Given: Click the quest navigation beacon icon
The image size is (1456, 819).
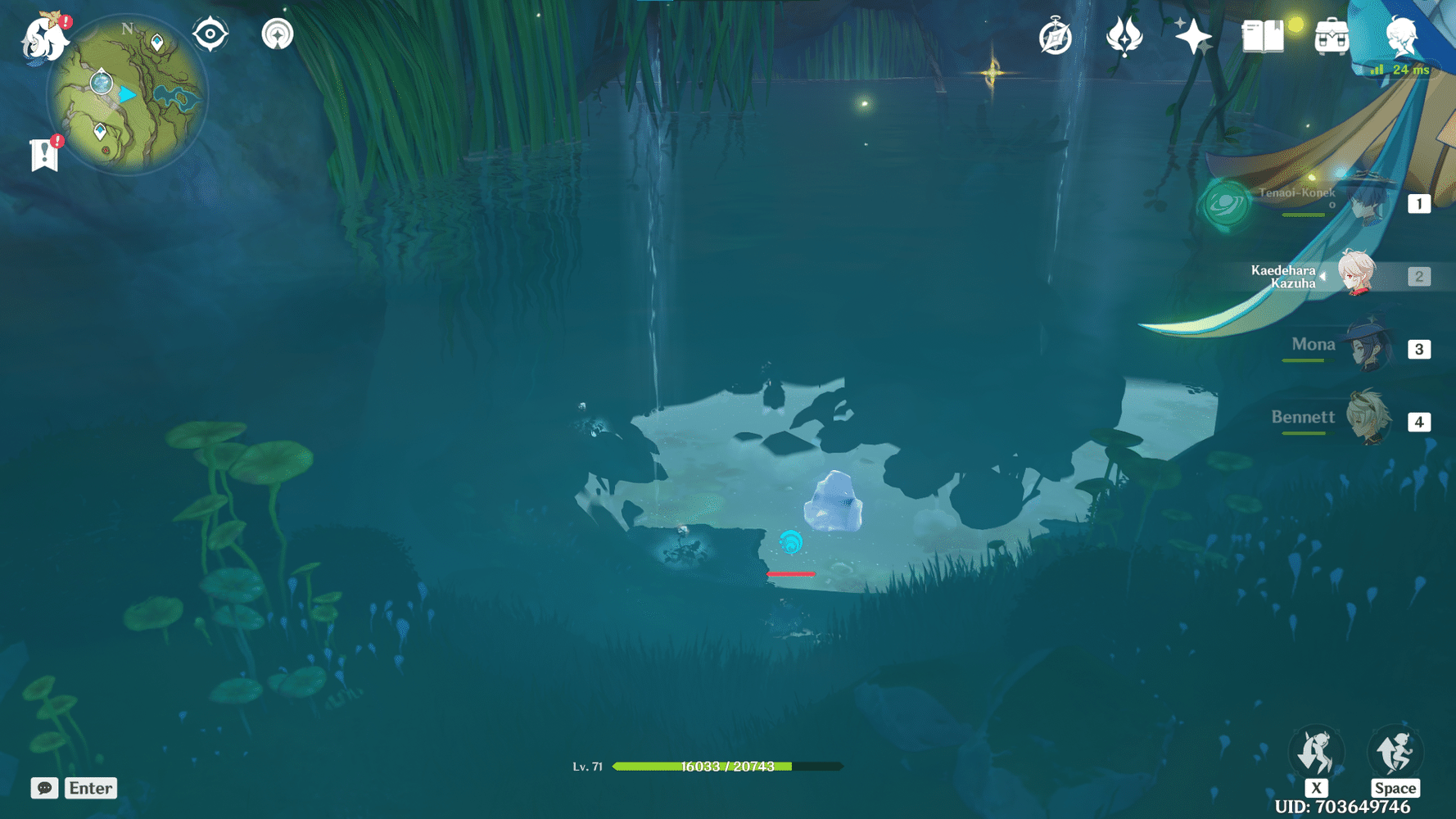Looking at the screenshot, I should [x=278, y=34].
